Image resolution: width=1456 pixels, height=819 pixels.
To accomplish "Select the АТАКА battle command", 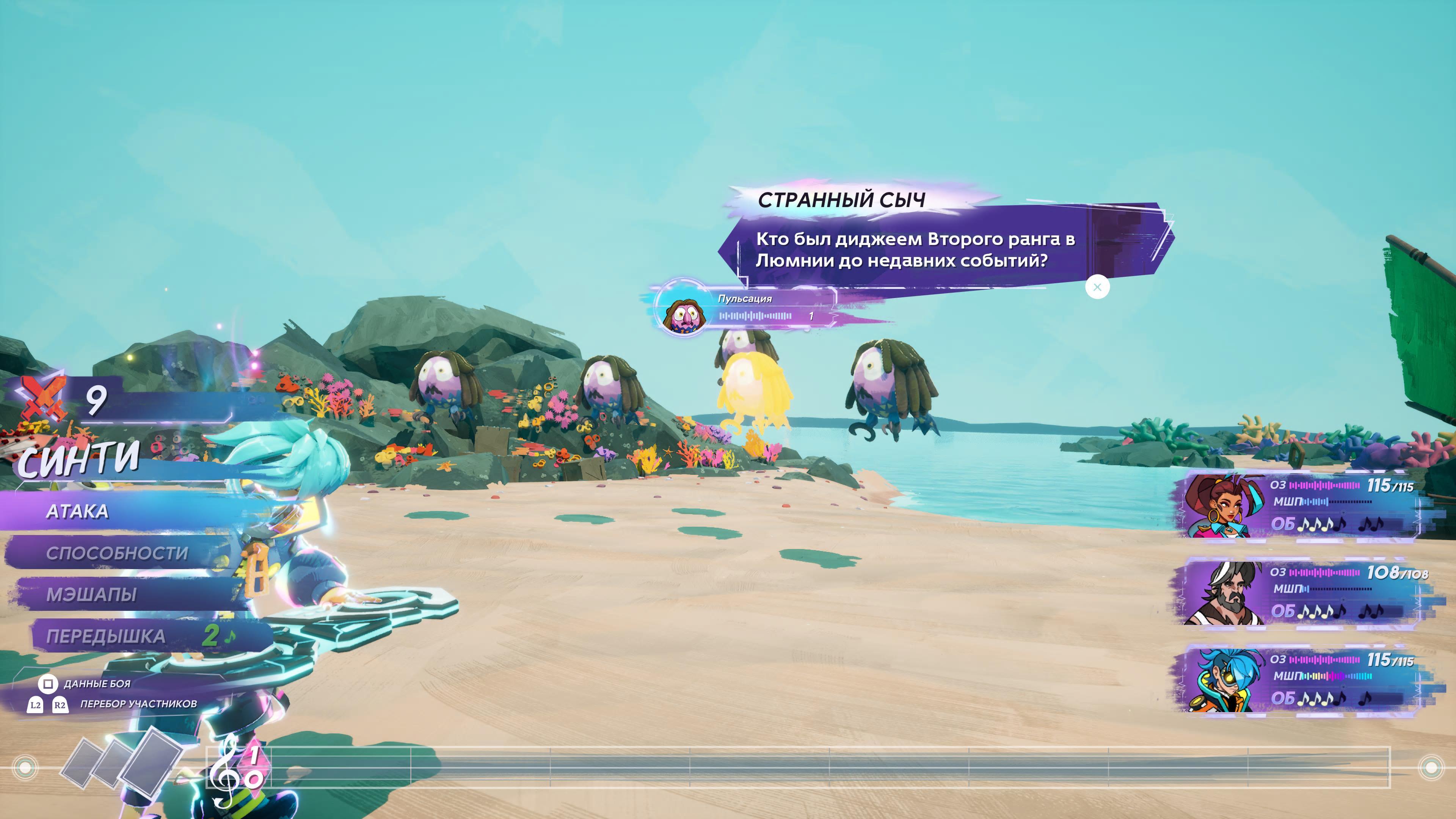I will 77,511.
